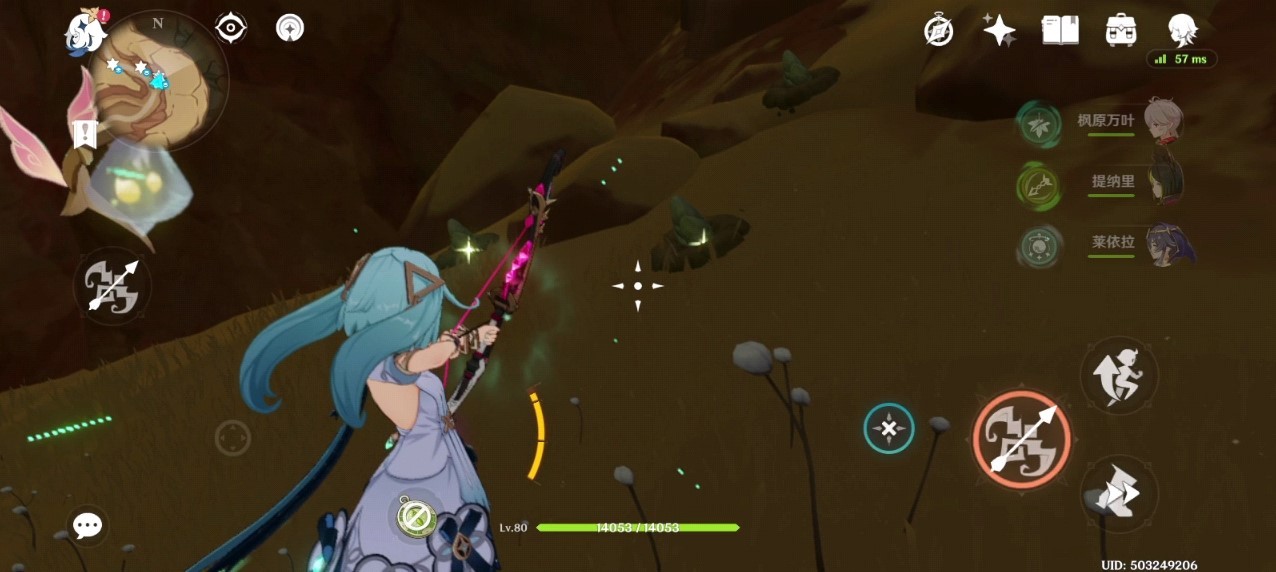Open the wish star icon
This screenshot has height=572, width=1276.
[x=999, y=30]
